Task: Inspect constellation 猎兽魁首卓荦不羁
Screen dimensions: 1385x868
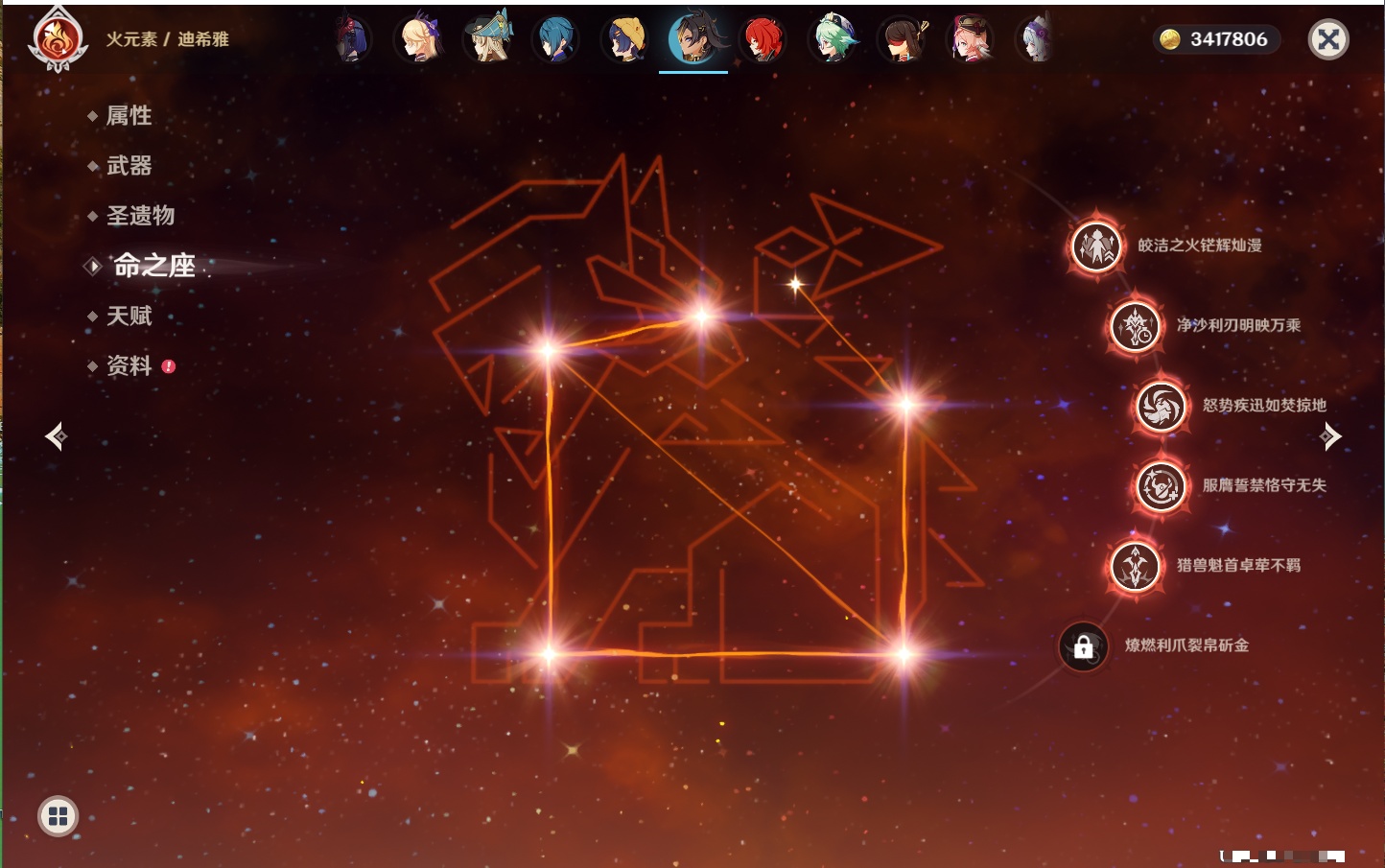Action: 1136,566
